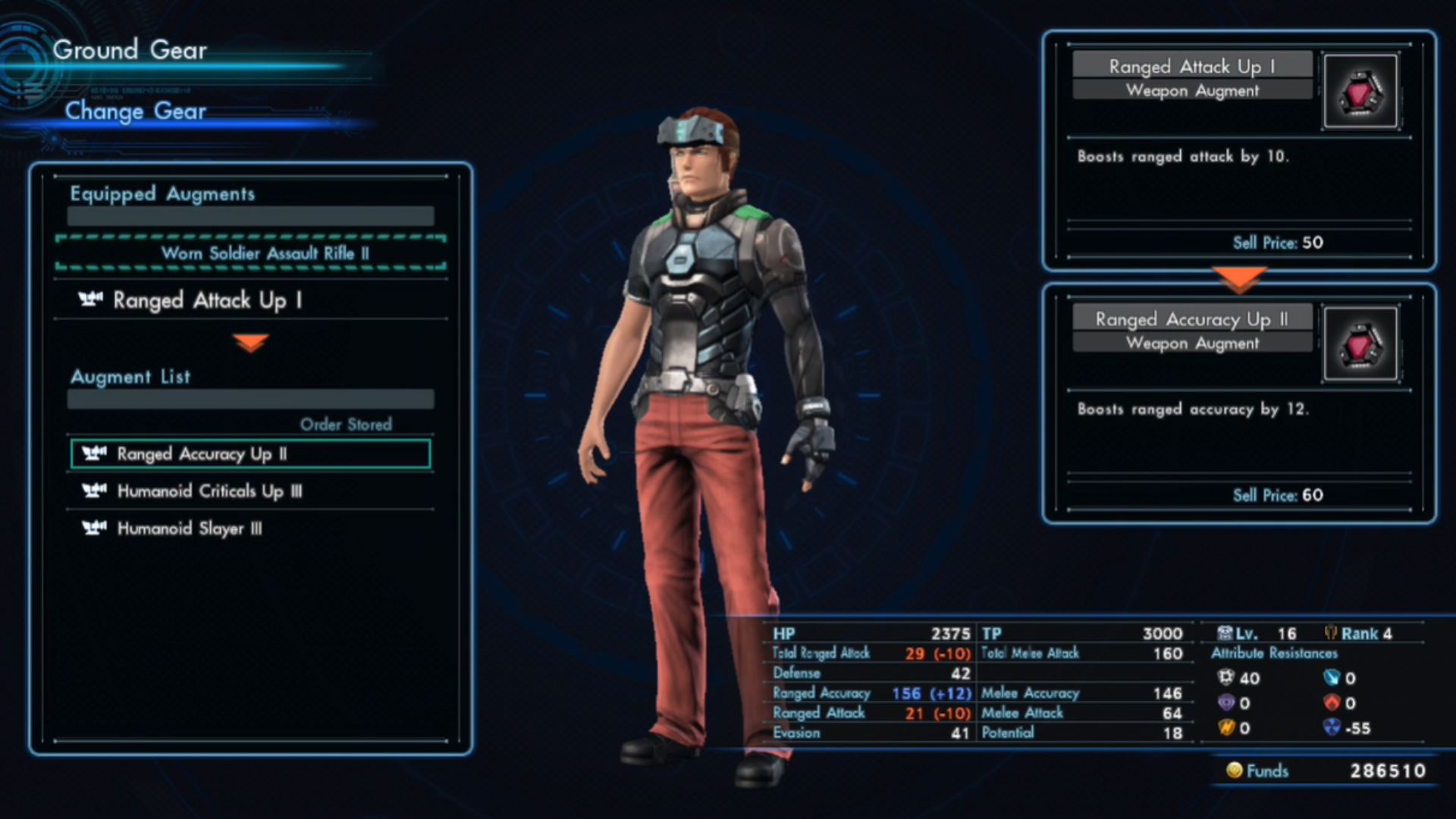Click the Worn Soldier Assault Rifle II slot
Screen dimensions: 1456x819
[250, 253]
